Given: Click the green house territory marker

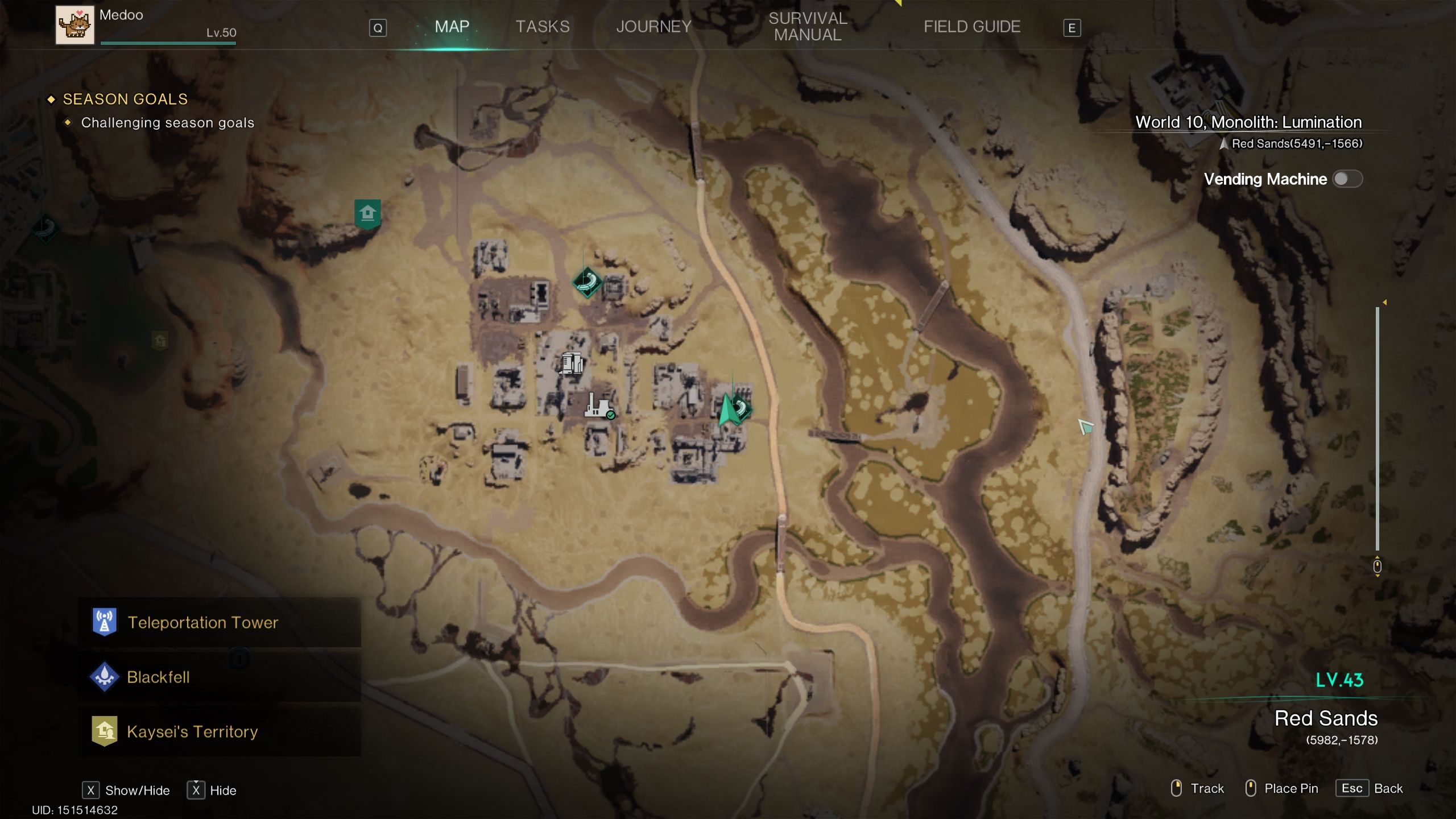Looking at the screenshot, I should tap(367, 214).
